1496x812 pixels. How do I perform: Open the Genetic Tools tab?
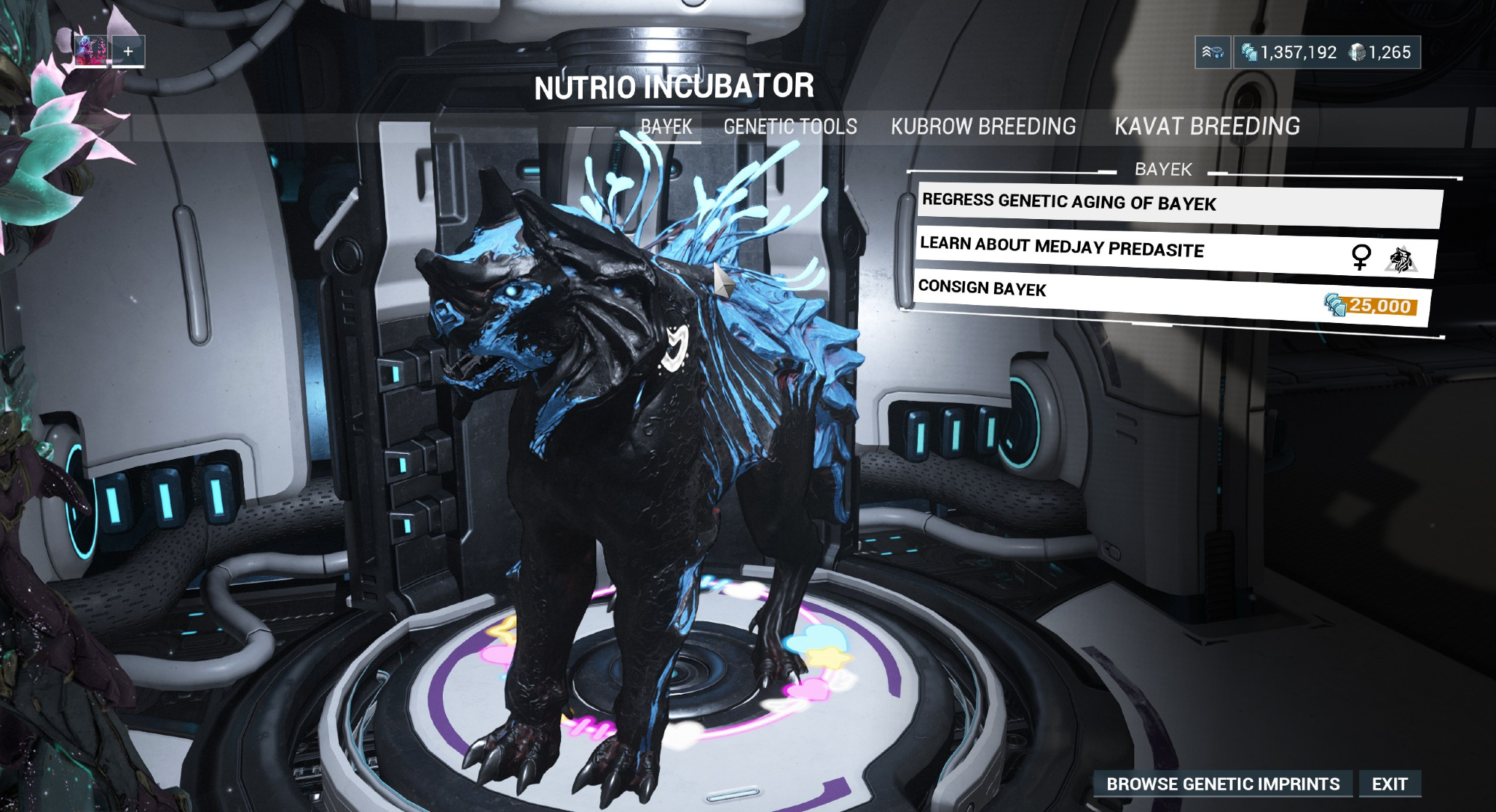point(790,127)
